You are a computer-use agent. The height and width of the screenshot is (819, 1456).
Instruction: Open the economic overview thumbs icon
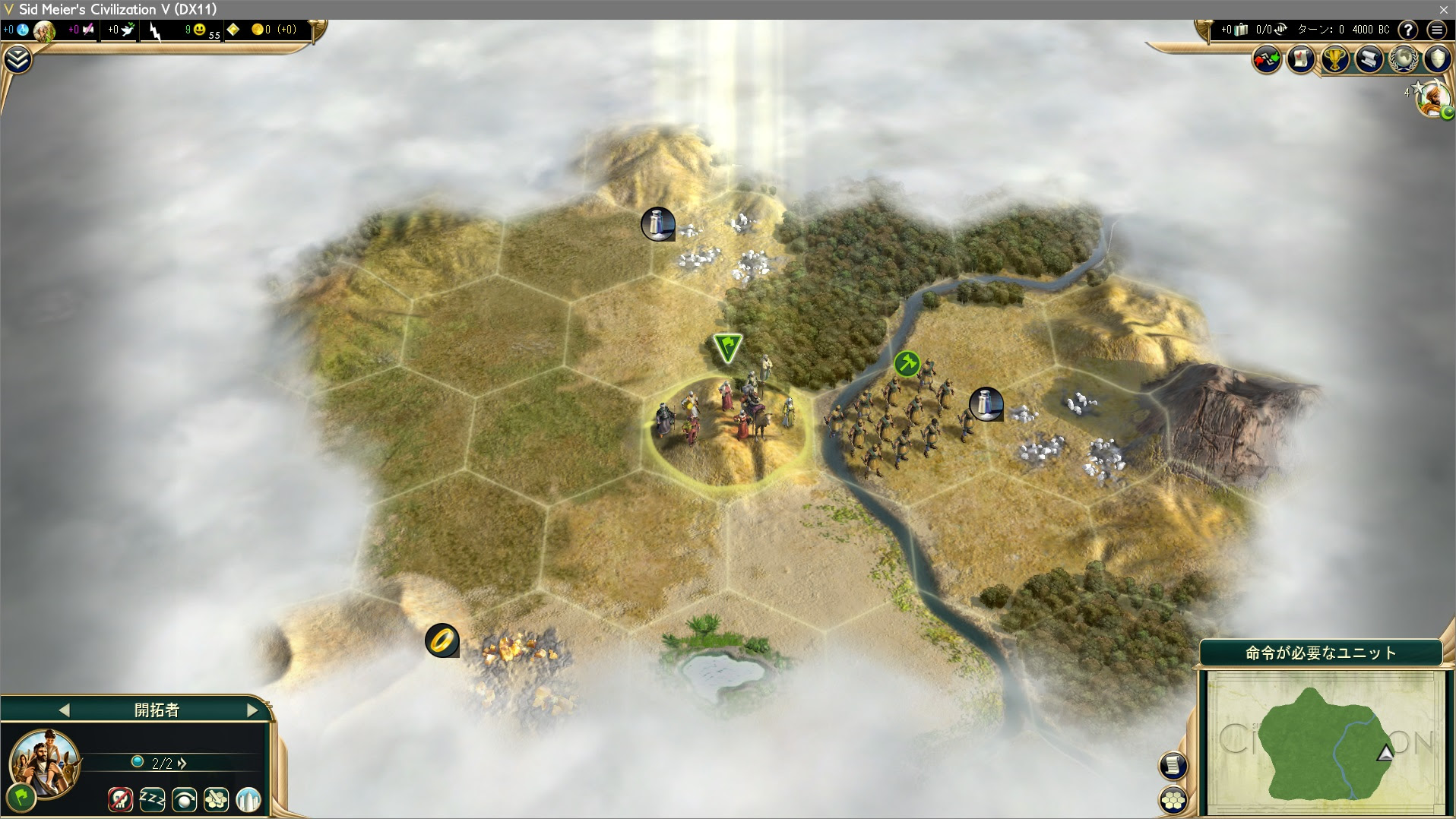[1266, 58]
